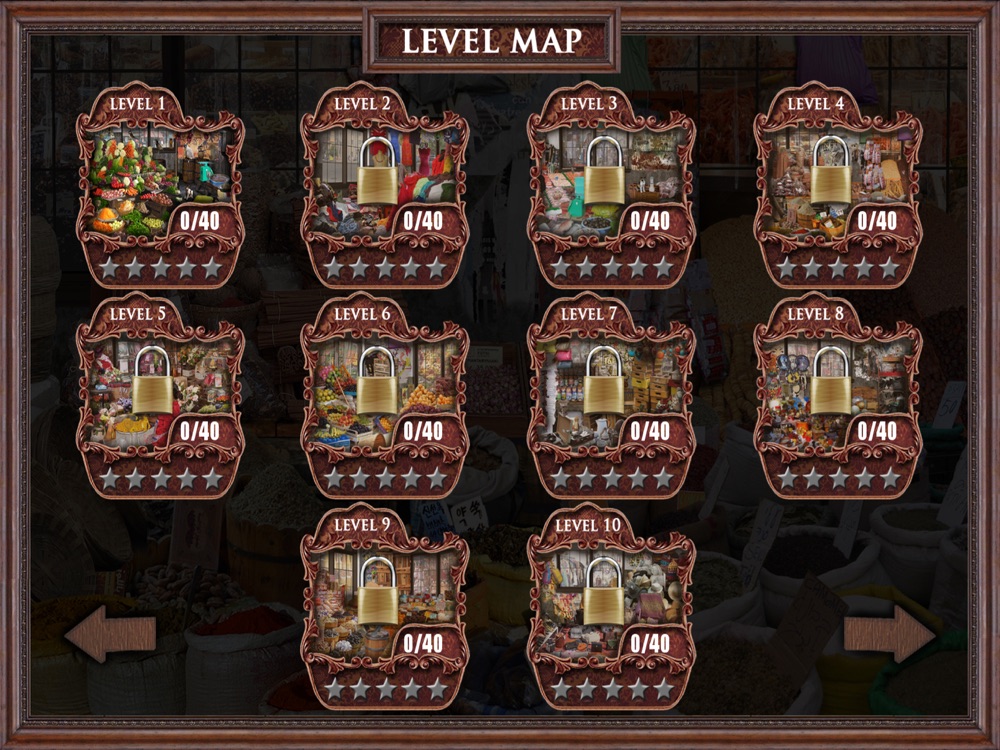Show next levels with right arrow
Viewport: 1000px width, 750px height.
[889, 633]
